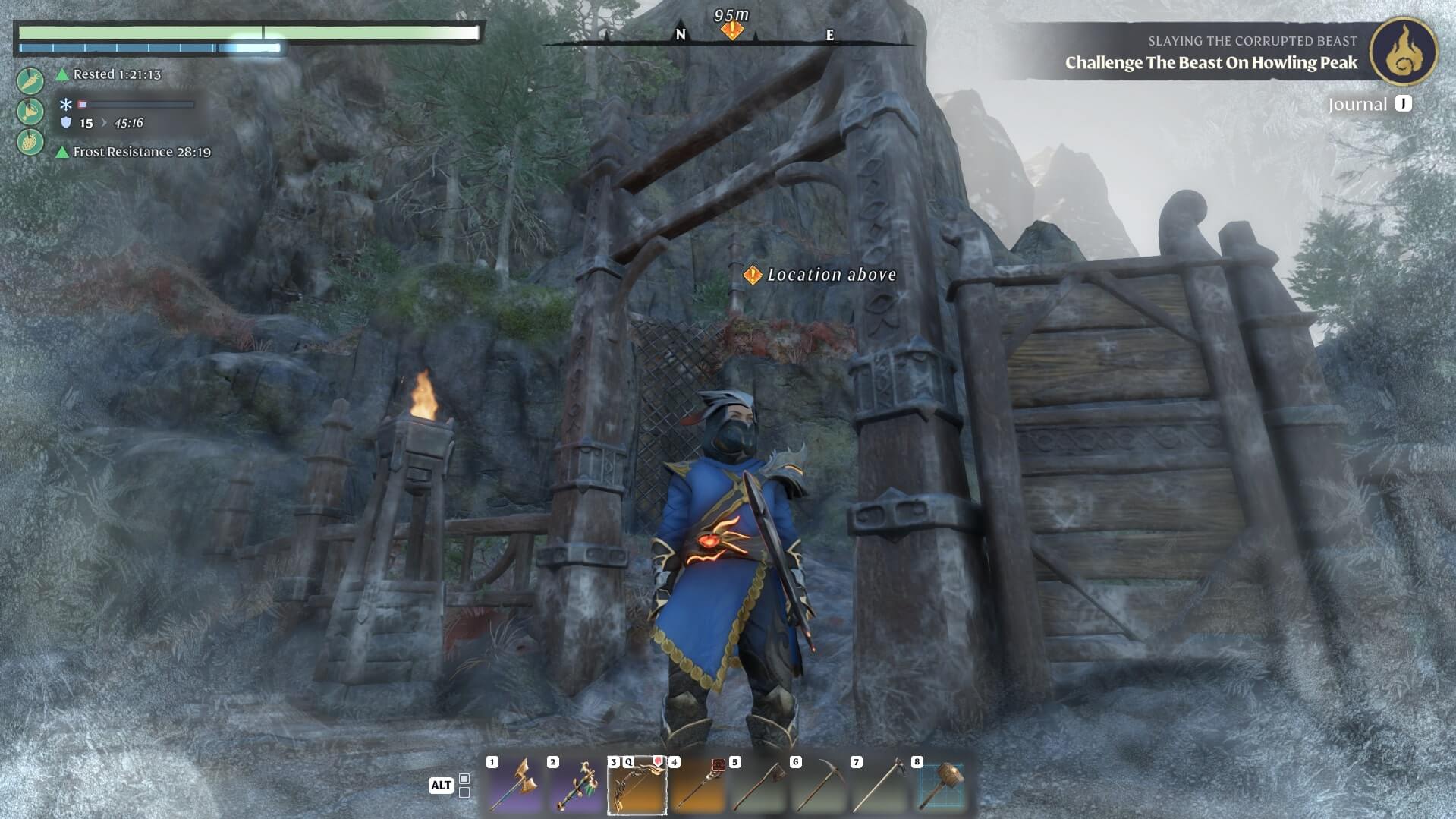Image resolution: width=1456 pixels, height=819 pixels.
Task: Click the berry food buff icon
Action: 30,142
